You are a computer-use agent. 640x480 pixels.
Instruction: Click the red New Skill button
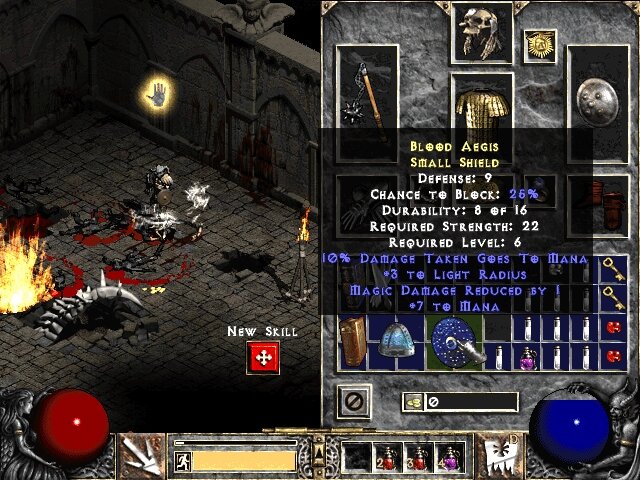[263, 357]
